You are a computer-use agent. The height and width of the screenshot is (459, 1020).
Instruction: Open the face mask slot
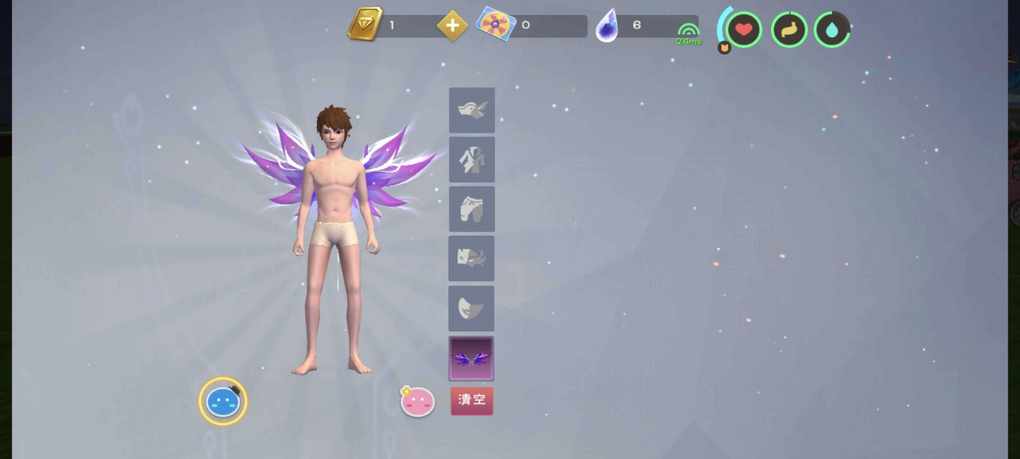coord(471,308)
